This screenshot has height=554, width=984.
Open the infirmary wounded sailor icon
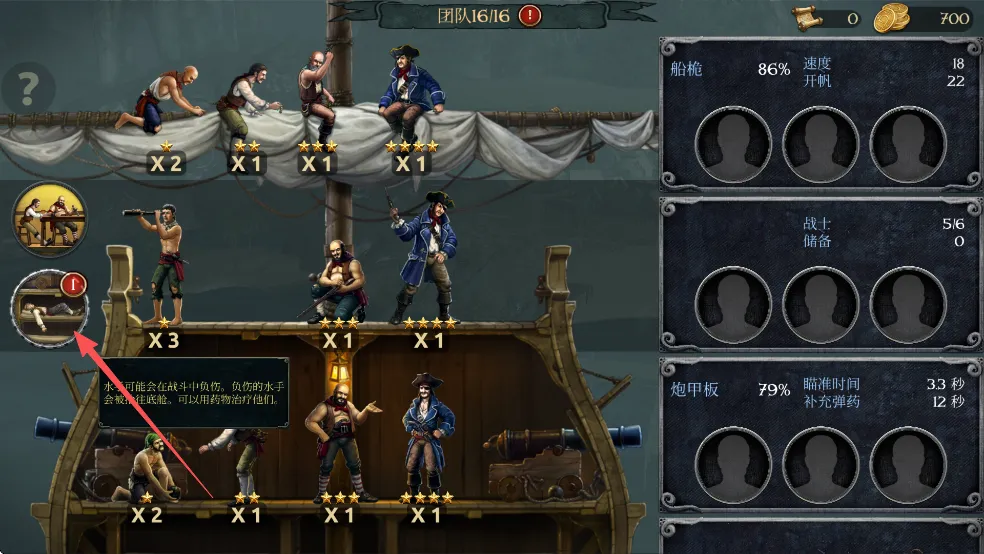tap(49, 307)
